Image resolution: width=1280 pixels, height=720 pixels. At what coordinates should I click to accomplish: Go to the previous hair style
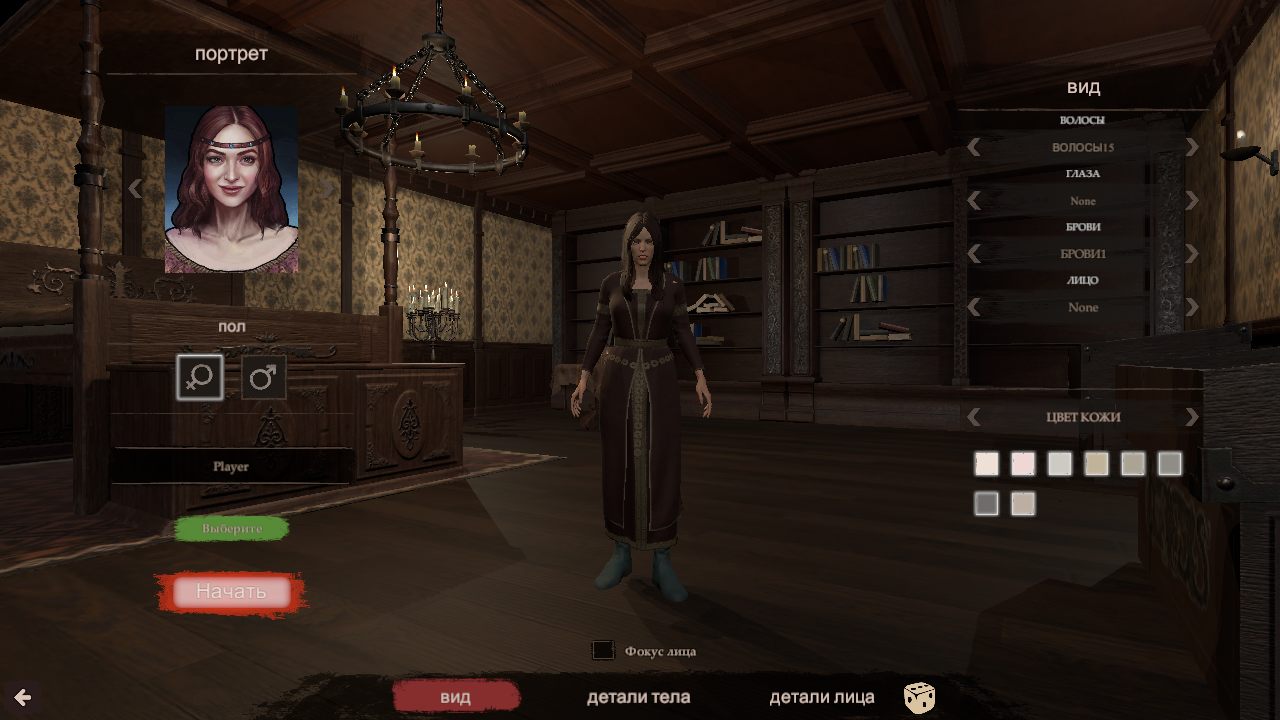click(x=974, y=148)
